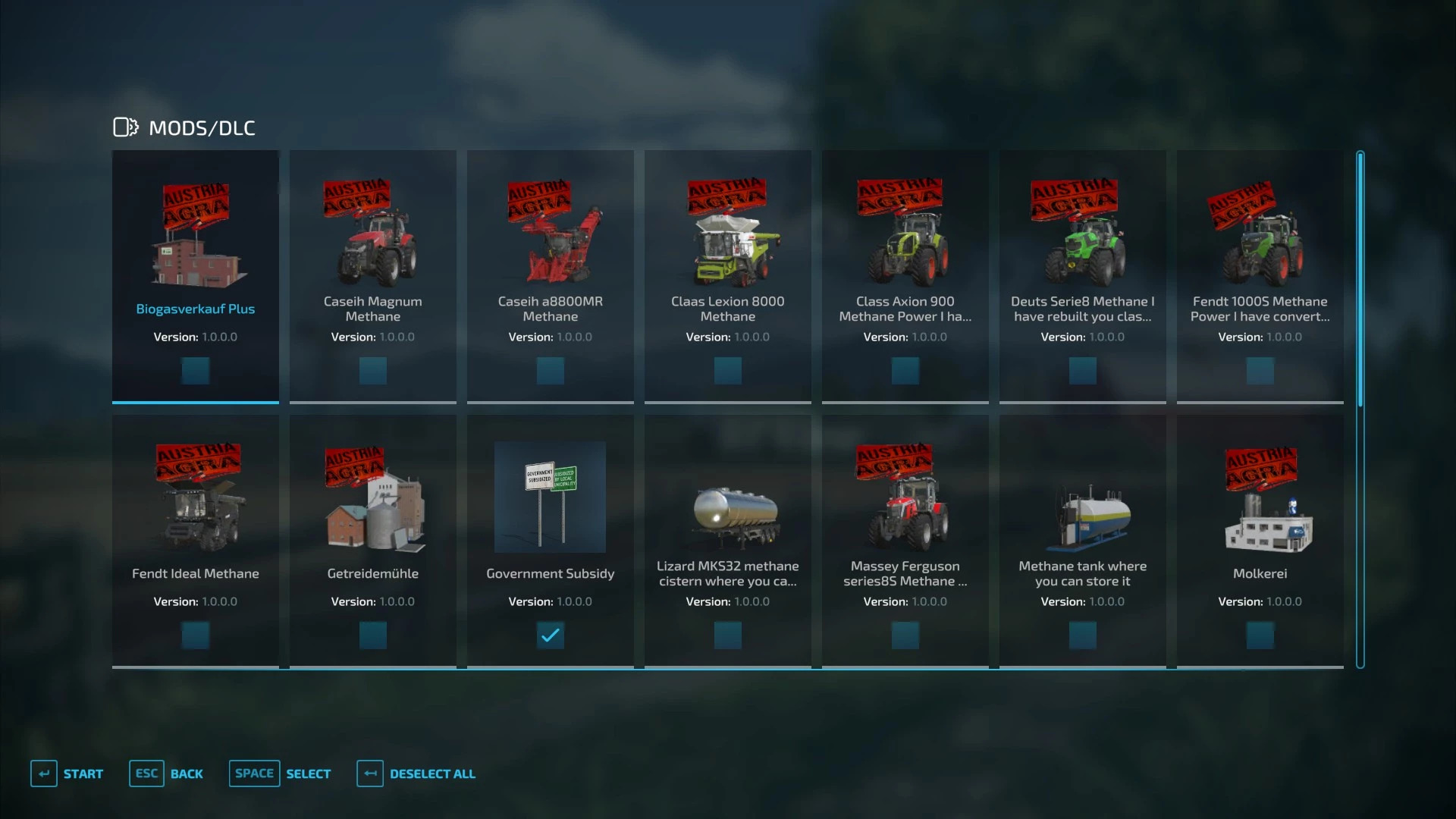Click the Start button

click(x=67, y=773)
